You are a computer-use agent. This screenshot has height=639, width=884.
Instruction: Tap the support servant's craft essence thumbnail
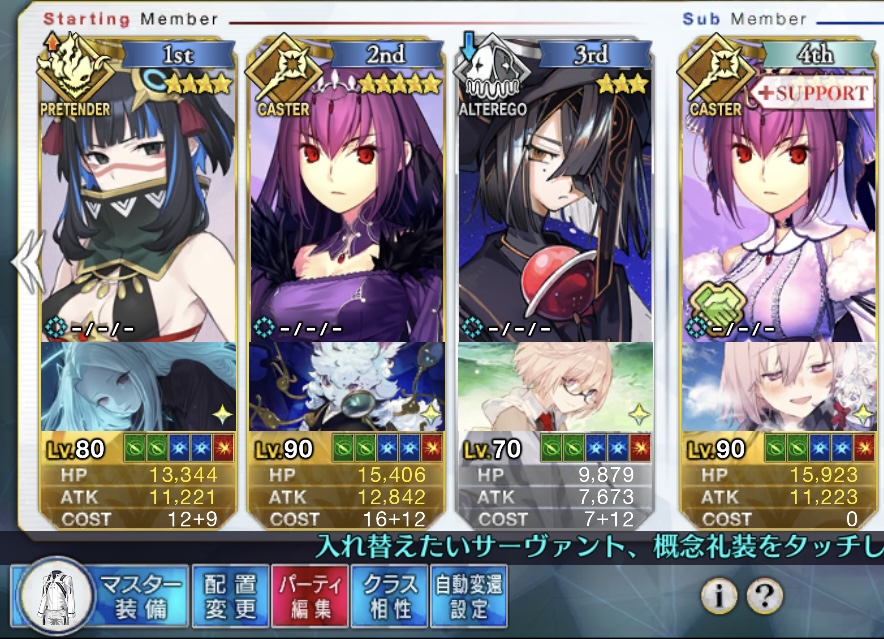click(780, 386)
